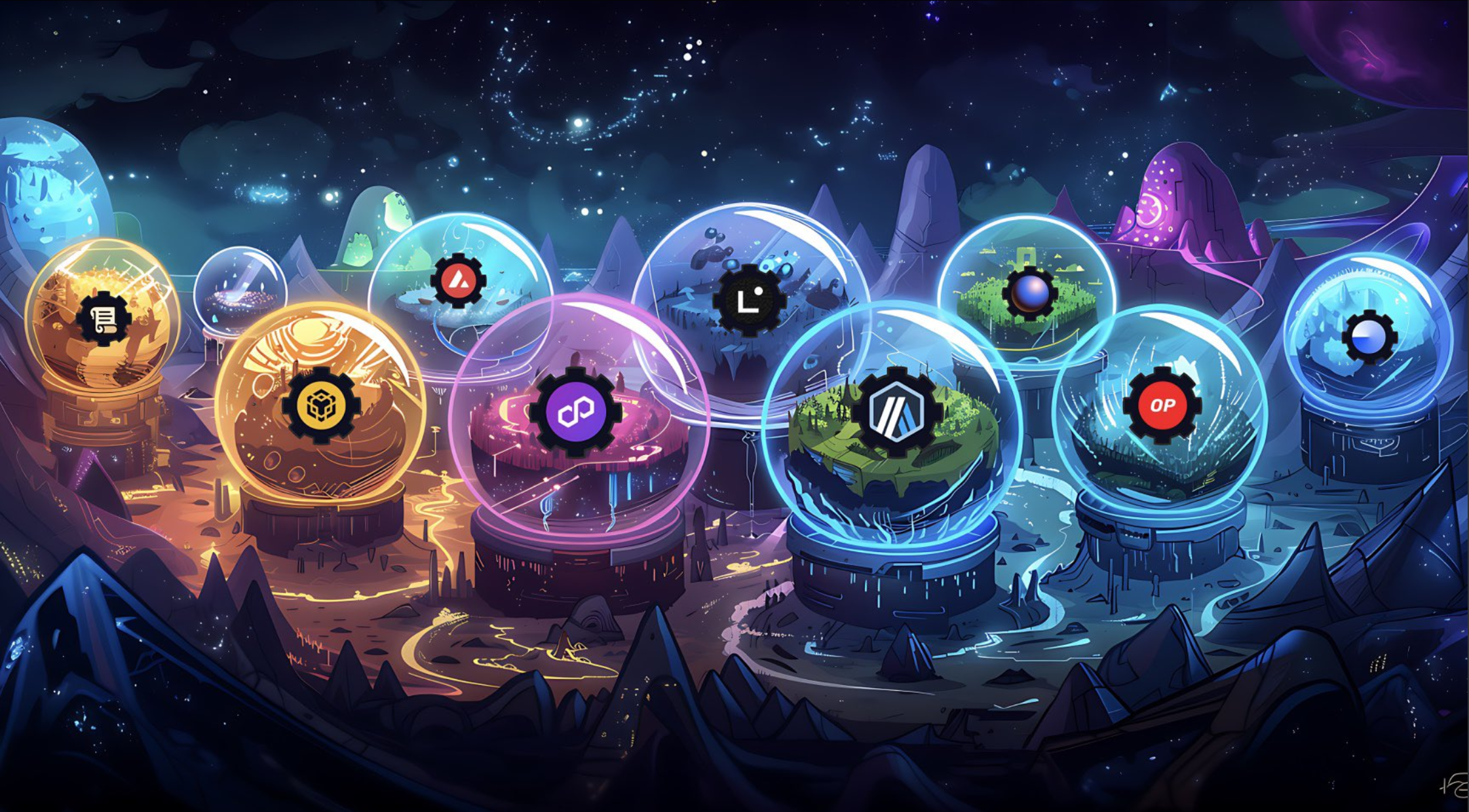The width and height of the screenshot is (1469, 812).
Task: Pick the red OP Optimism gear icon
Action: (1162, 405)
